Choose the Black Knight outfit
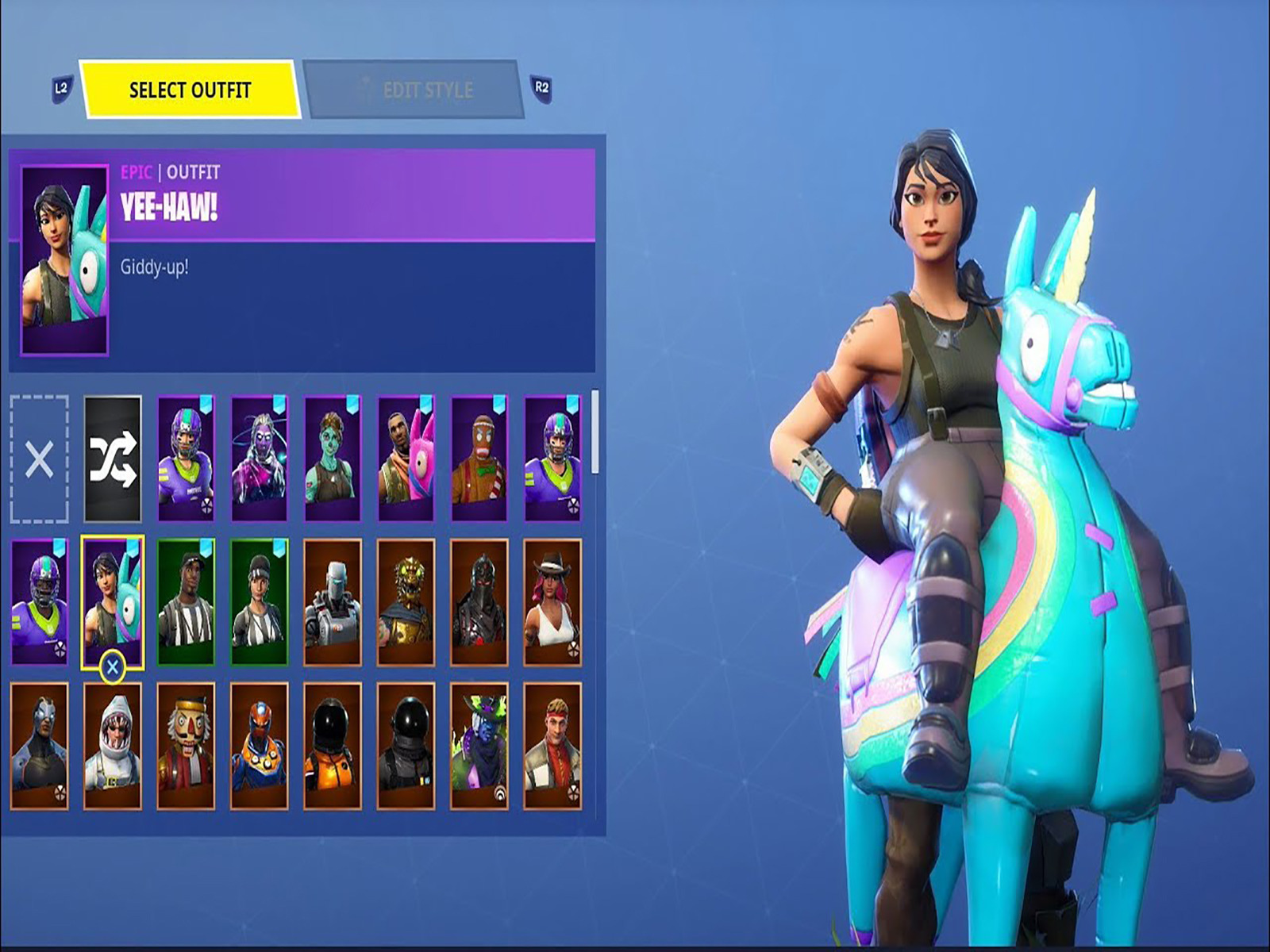This screenshot has height=952, width=1270. (x=479, y=602)
